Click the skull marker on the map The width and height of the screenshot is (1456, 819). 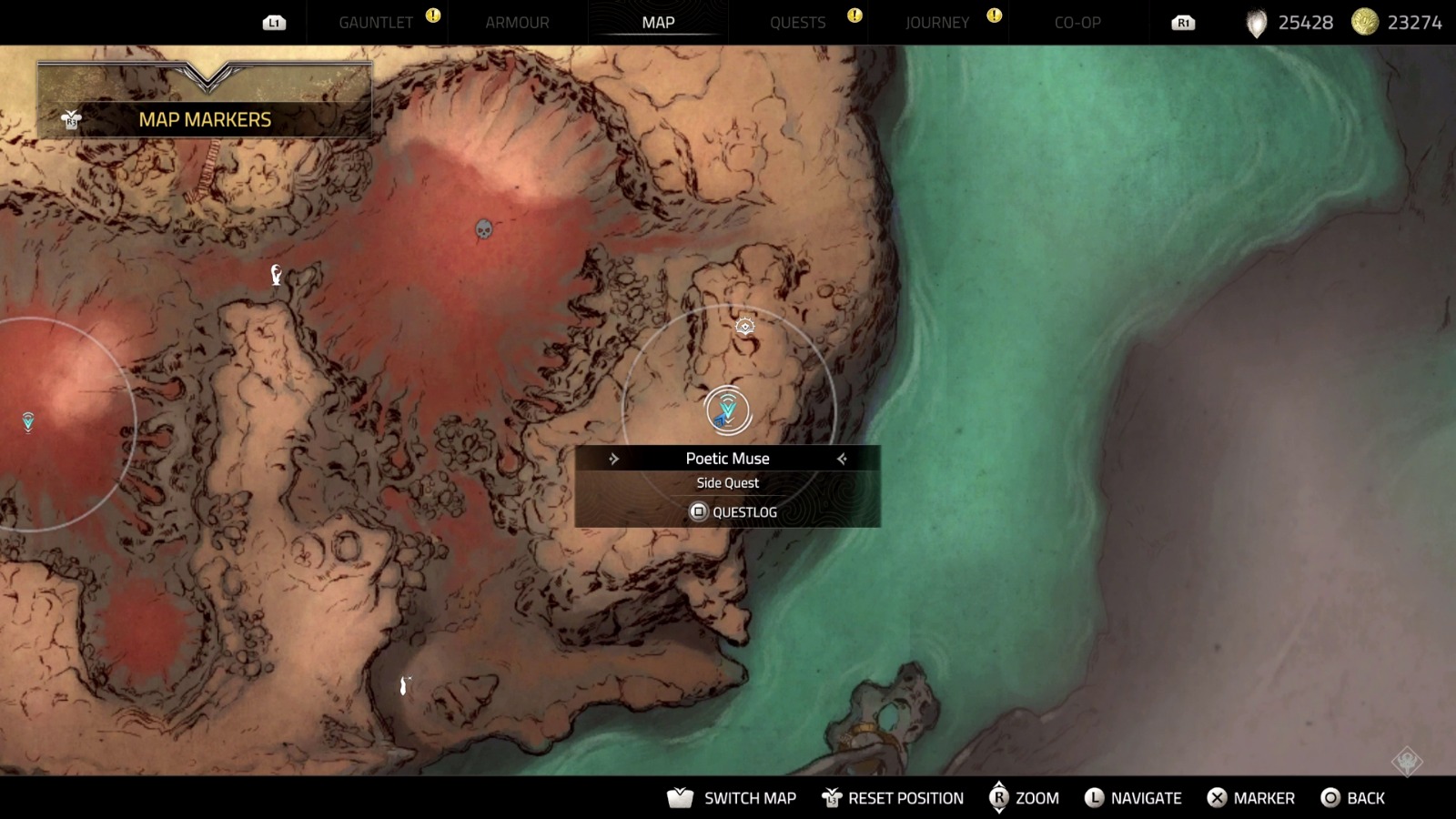(x=484, y=228)
